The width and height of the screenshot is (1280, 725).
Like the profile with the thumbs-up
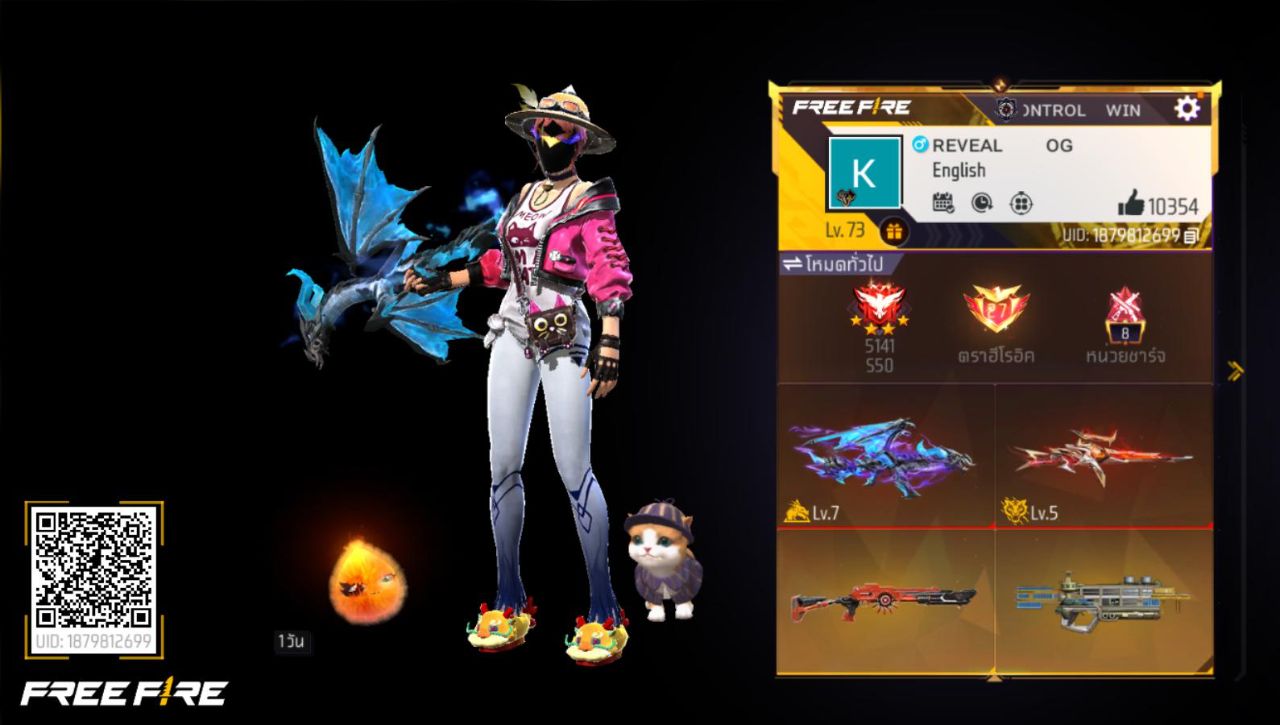click(x=1131, y=205)
